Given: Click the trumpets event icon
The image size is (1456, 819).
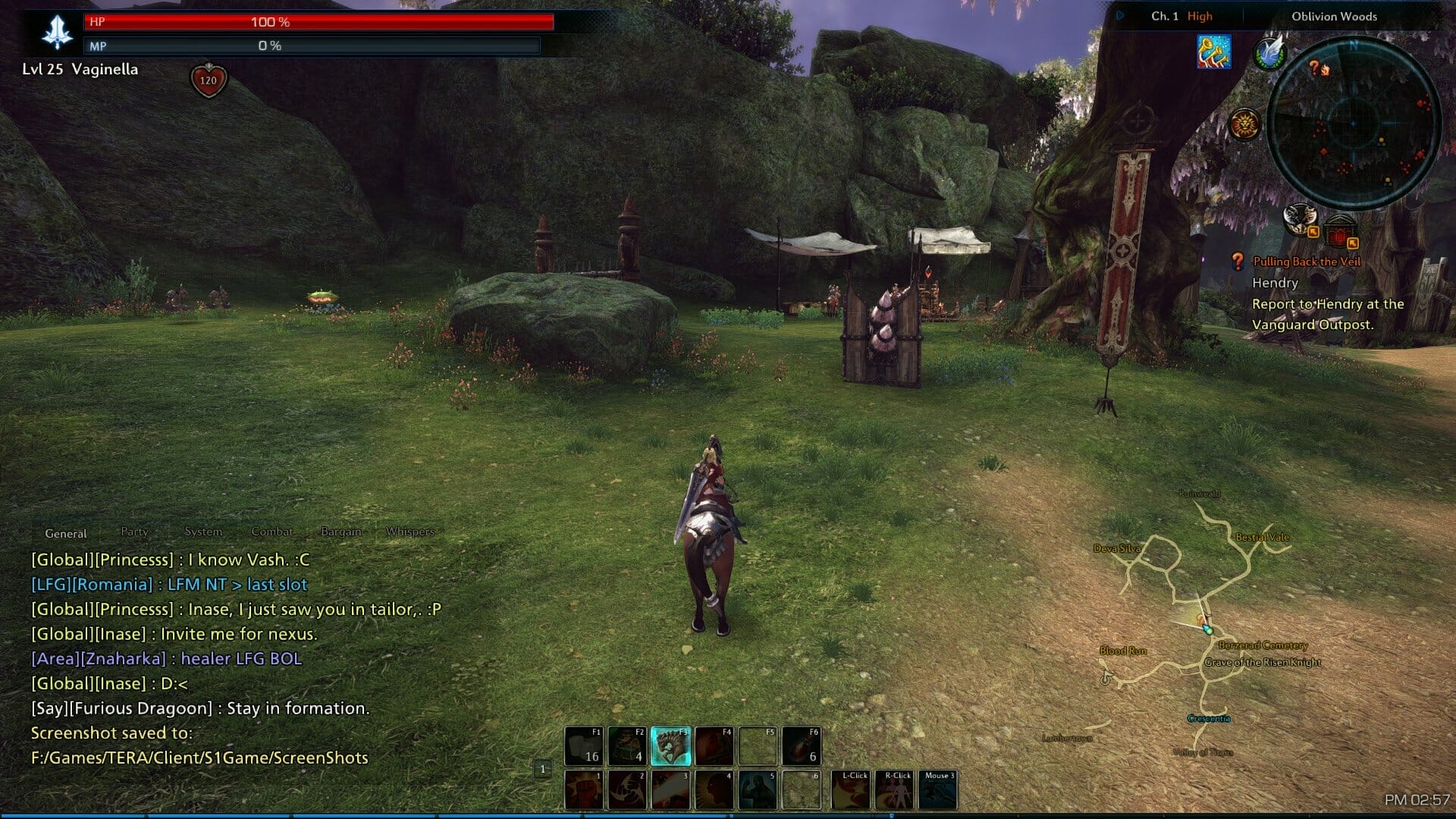Looking at the screenshot, I should point(1213,52).
